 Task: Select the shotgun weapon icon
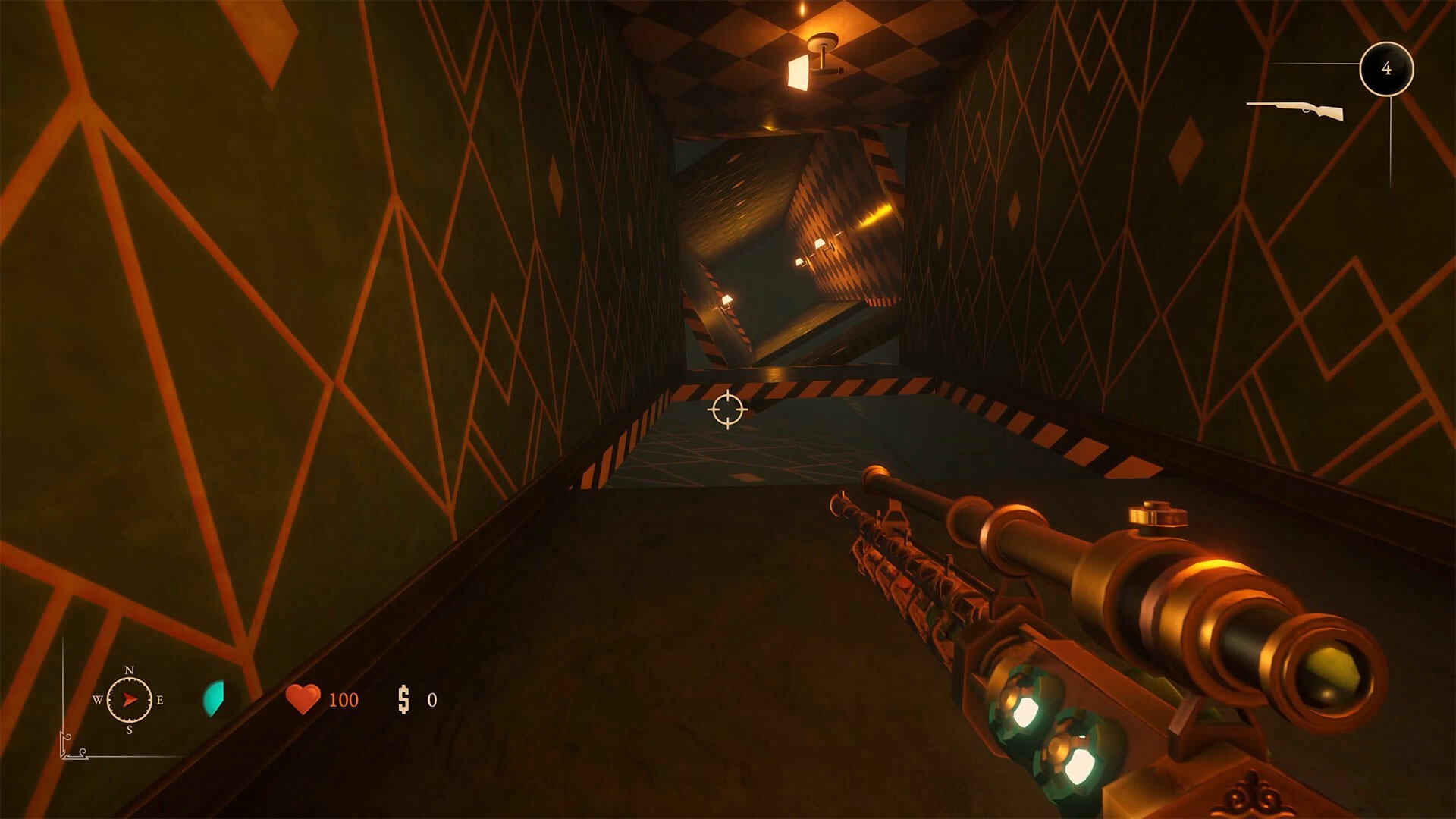coord(1295,111)
